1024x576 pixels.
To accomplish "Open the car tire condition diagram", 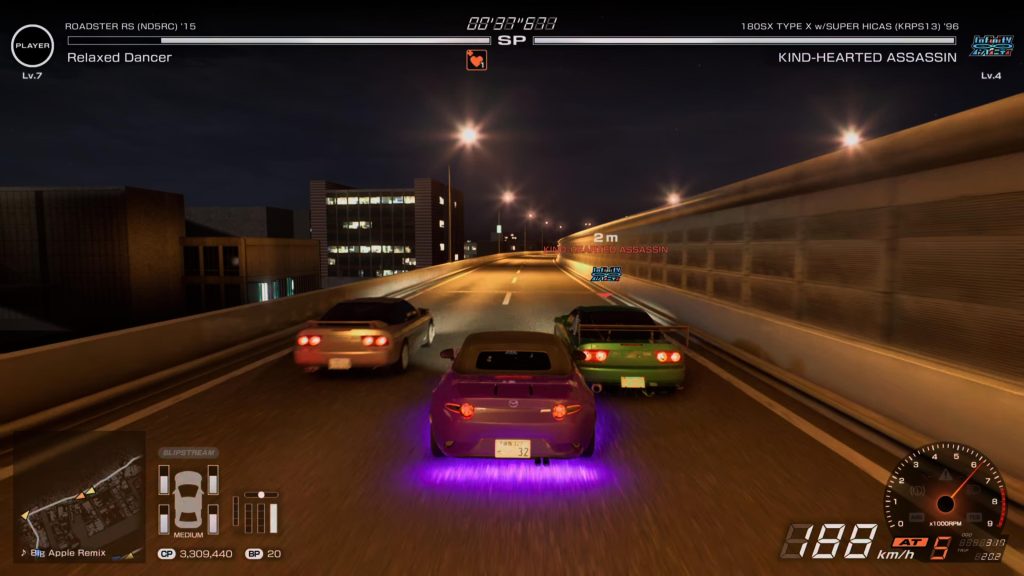I will click(188, 497).
